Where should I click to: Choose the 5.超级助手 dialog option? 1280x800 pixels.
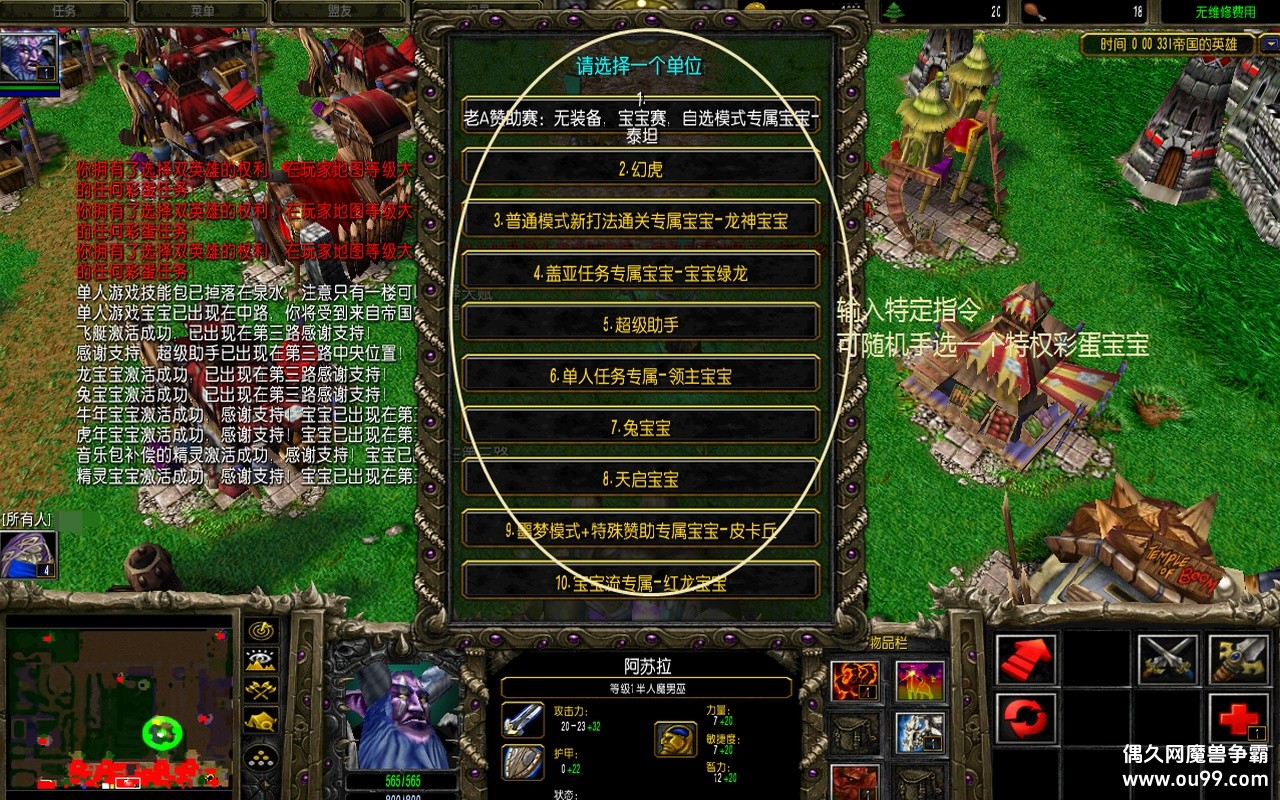[x=640, y=321]
